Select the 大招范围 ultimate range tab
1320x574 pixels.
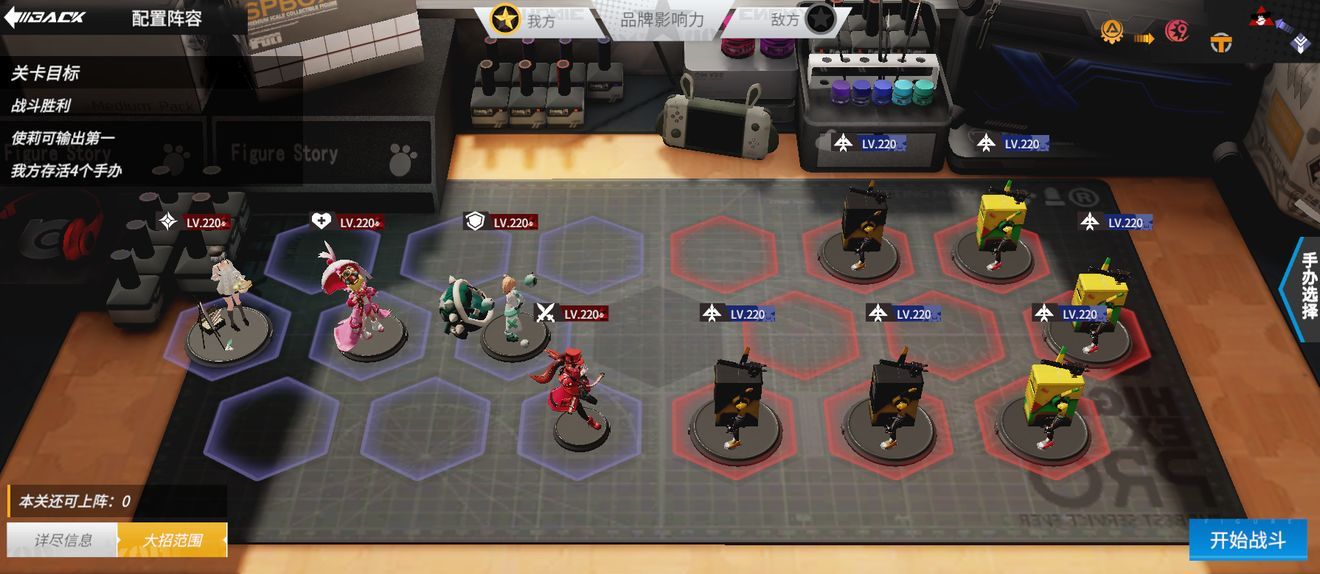(x=172, y=540)
